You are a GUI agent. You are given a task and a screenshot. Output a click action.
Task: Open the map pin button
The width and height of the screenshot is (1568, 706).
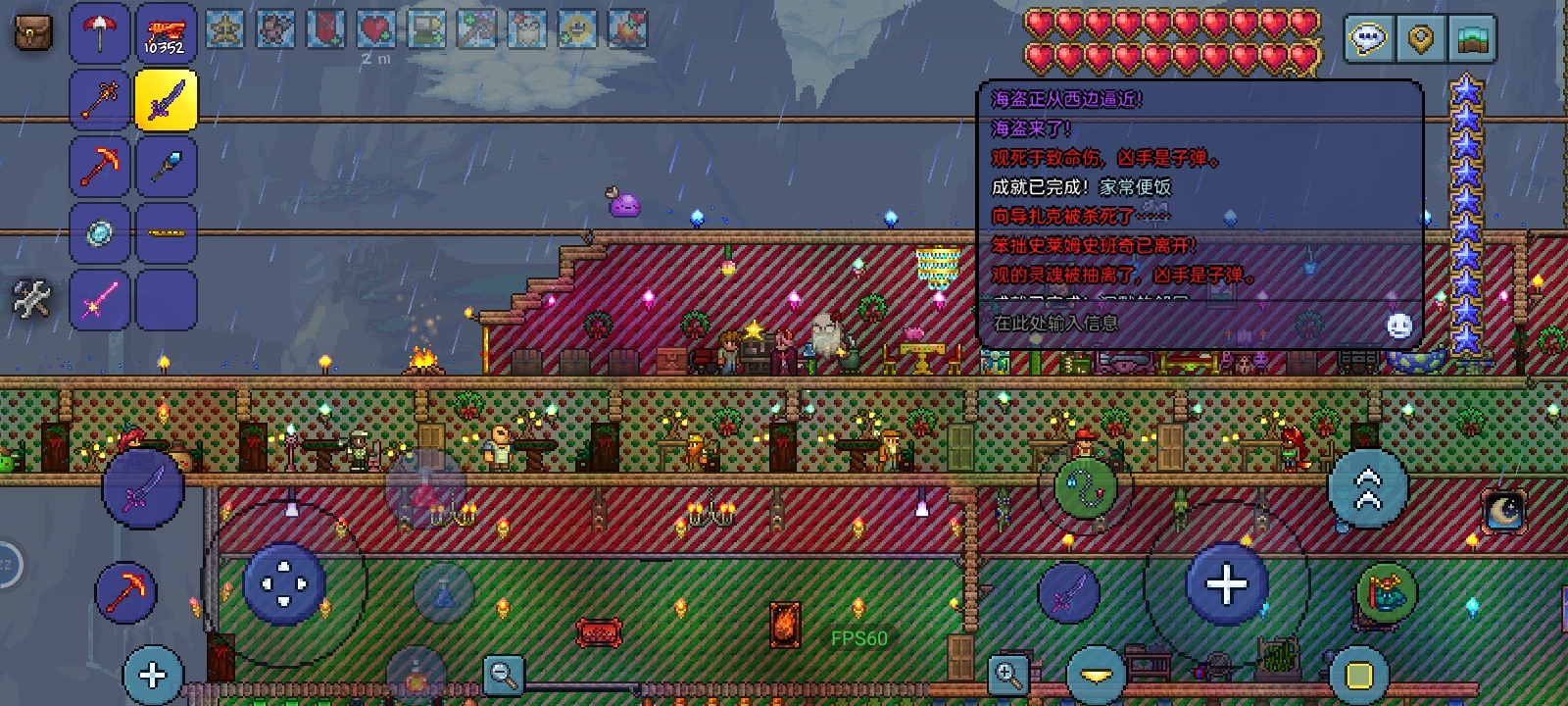(x=1420, y=39)
